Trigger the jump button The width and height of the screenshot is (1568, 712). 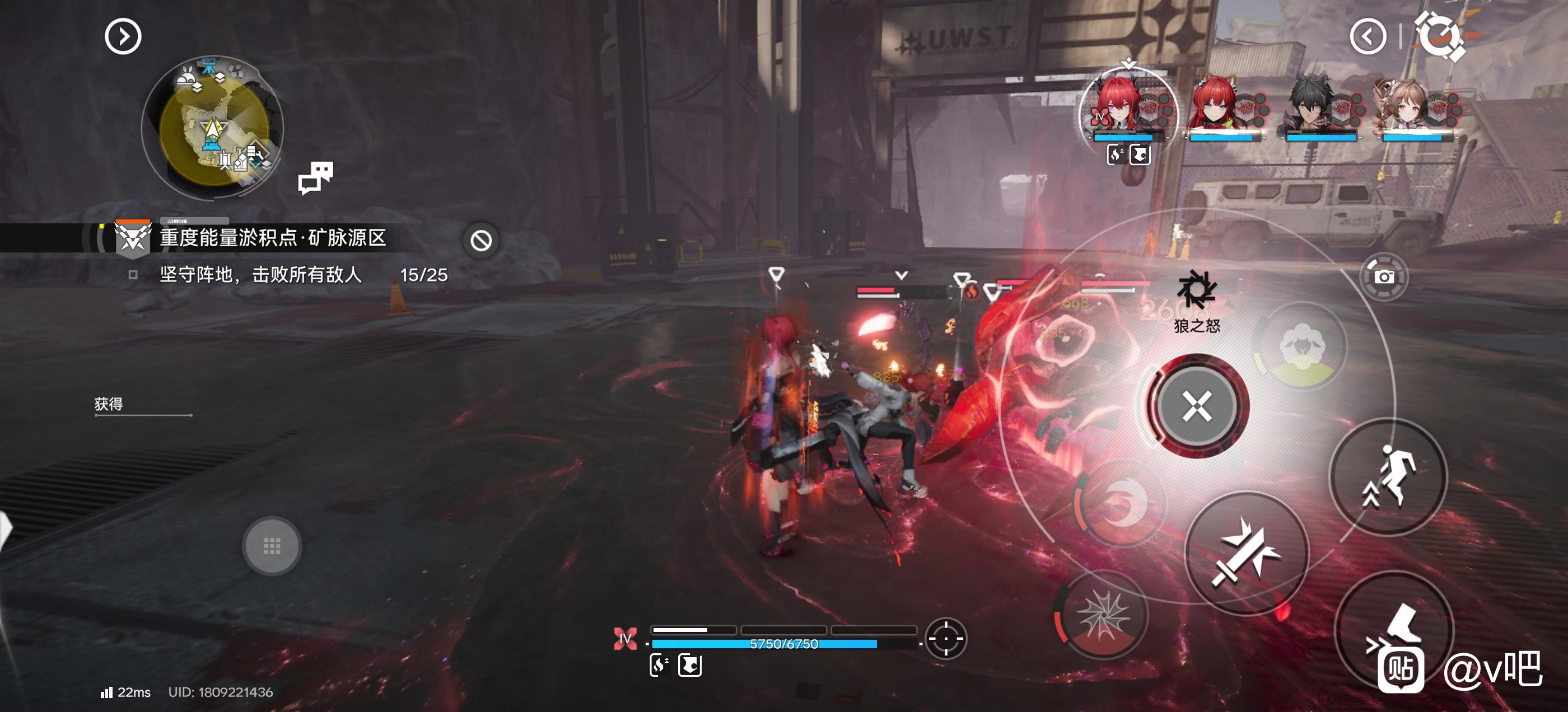click(1388, 476)
